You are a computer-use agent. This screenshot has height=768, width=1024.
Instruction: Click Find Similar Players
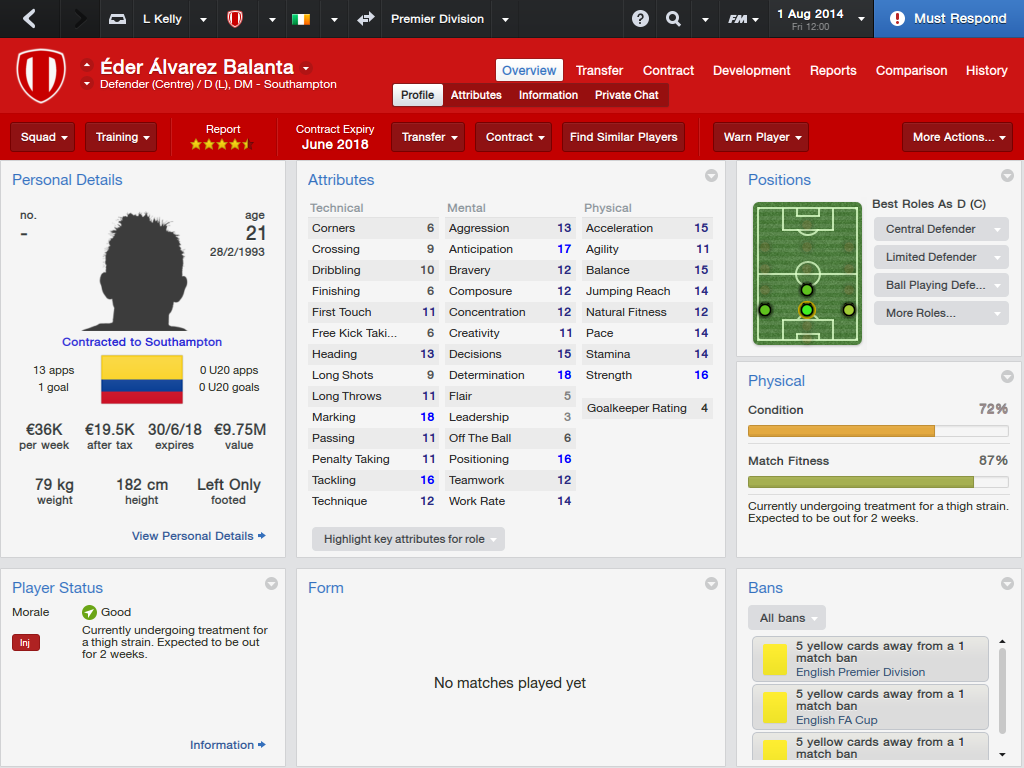pos(623,137)
